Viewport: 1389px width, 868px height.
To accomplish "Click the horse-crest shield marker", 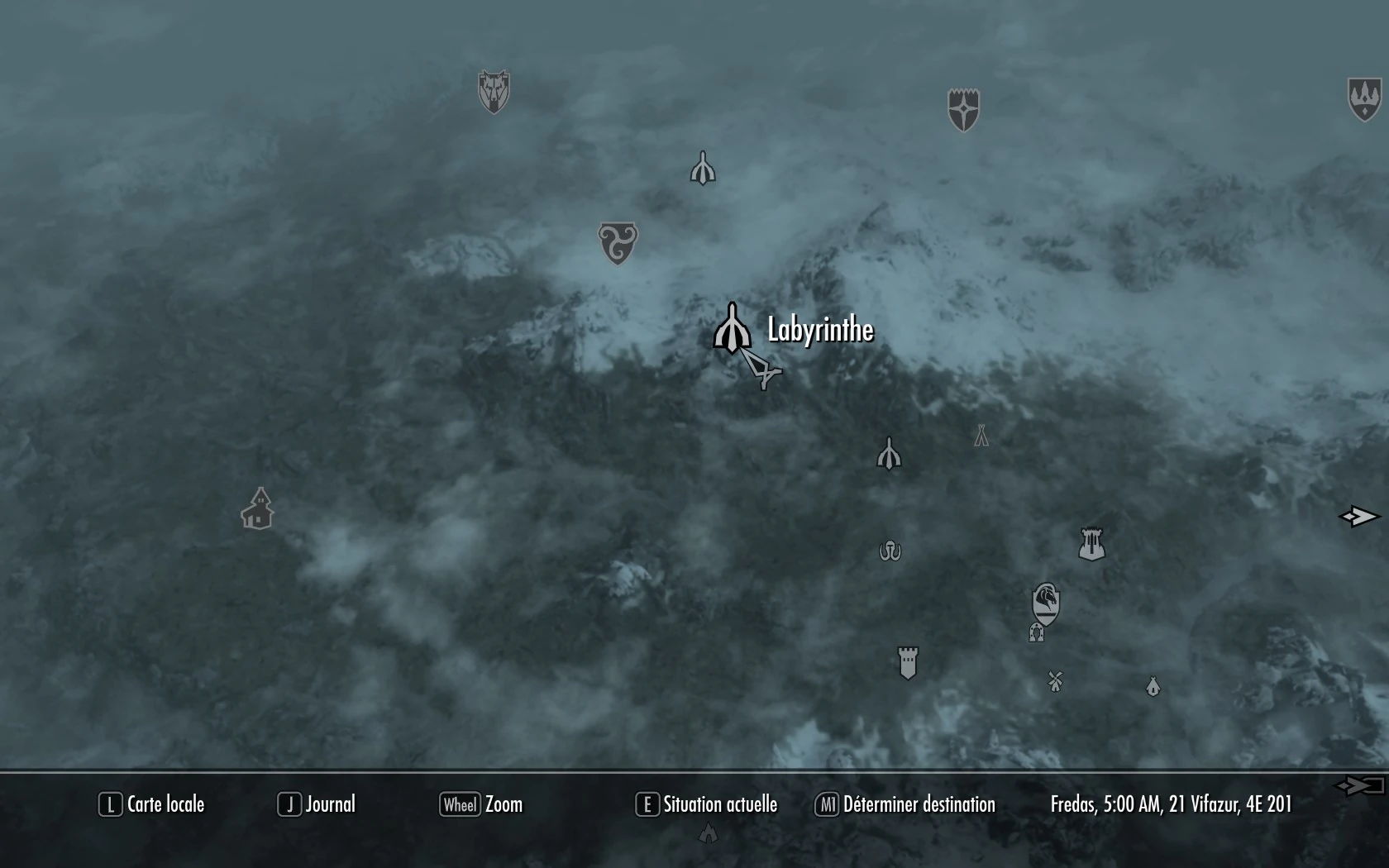I will point(1046,603).
